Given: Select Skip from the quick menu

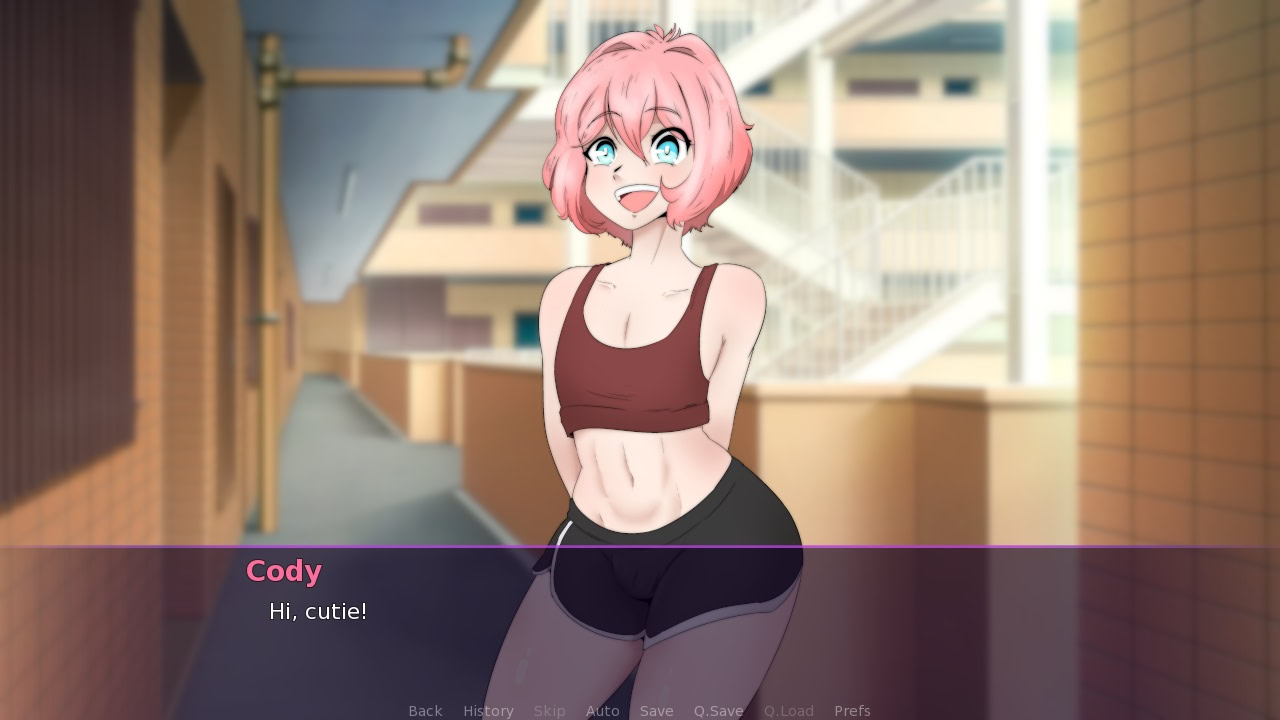Looking at the screenshot, I should tap(550, 710).
